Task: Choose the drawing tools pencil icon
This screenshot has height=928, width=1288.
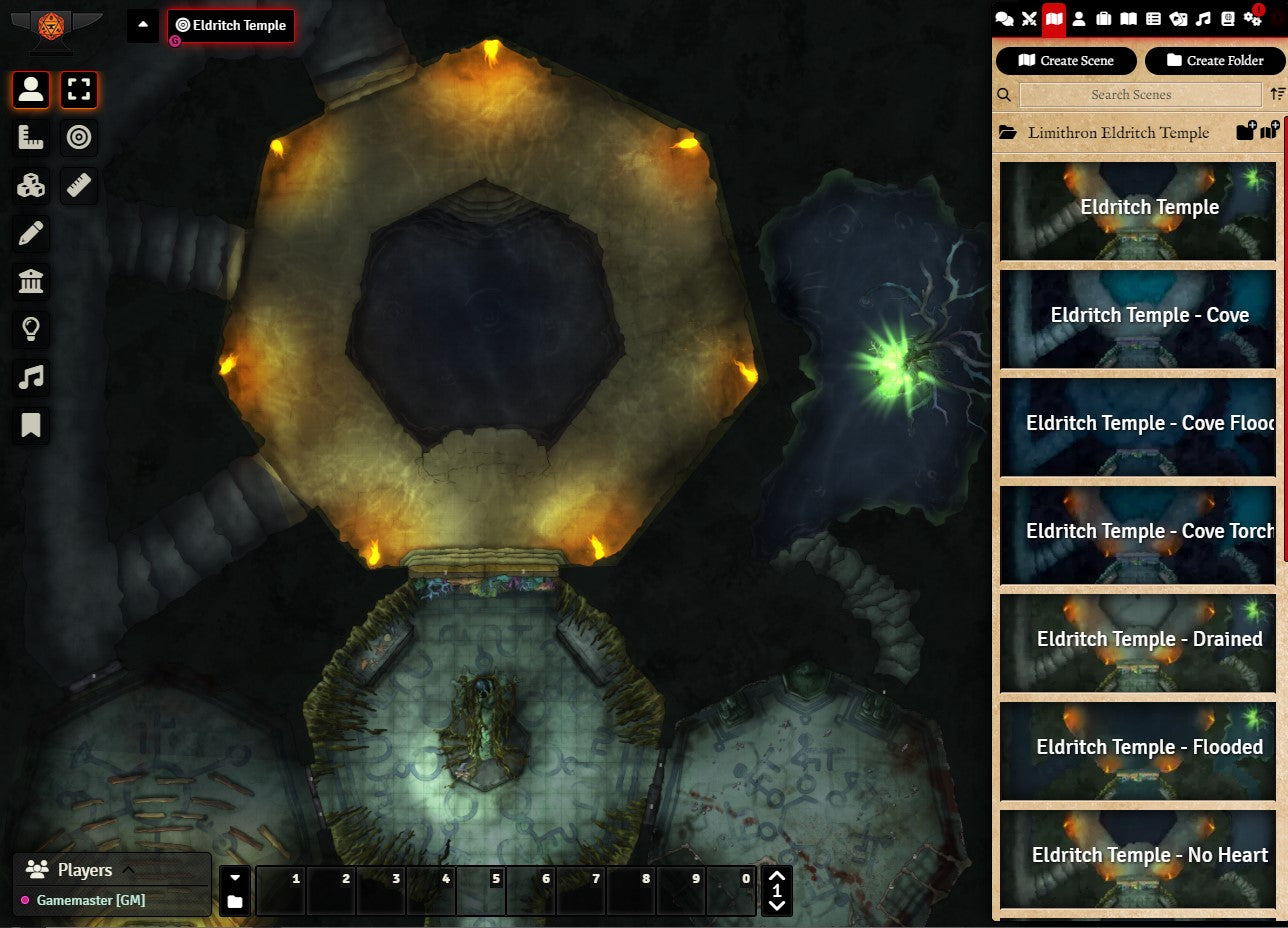Action: (31, 234)
